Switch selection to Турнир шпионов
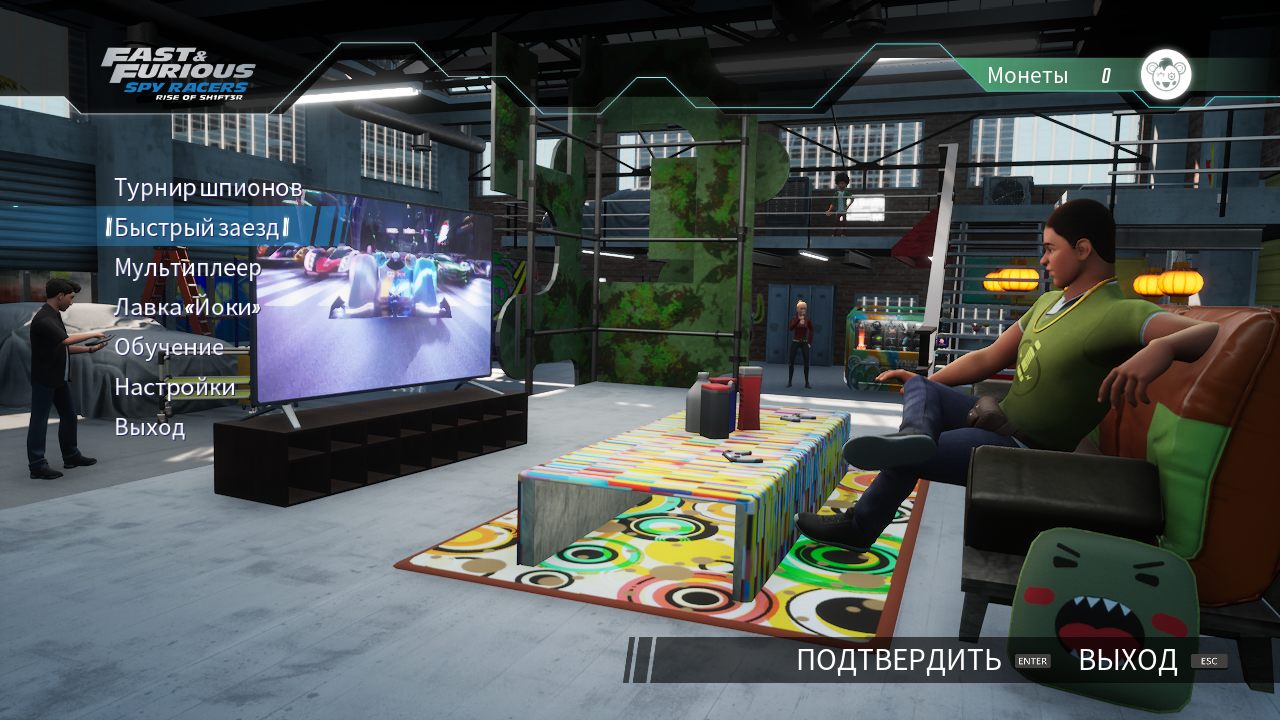This screenshot has height=720, width=1280. [198, 187]
